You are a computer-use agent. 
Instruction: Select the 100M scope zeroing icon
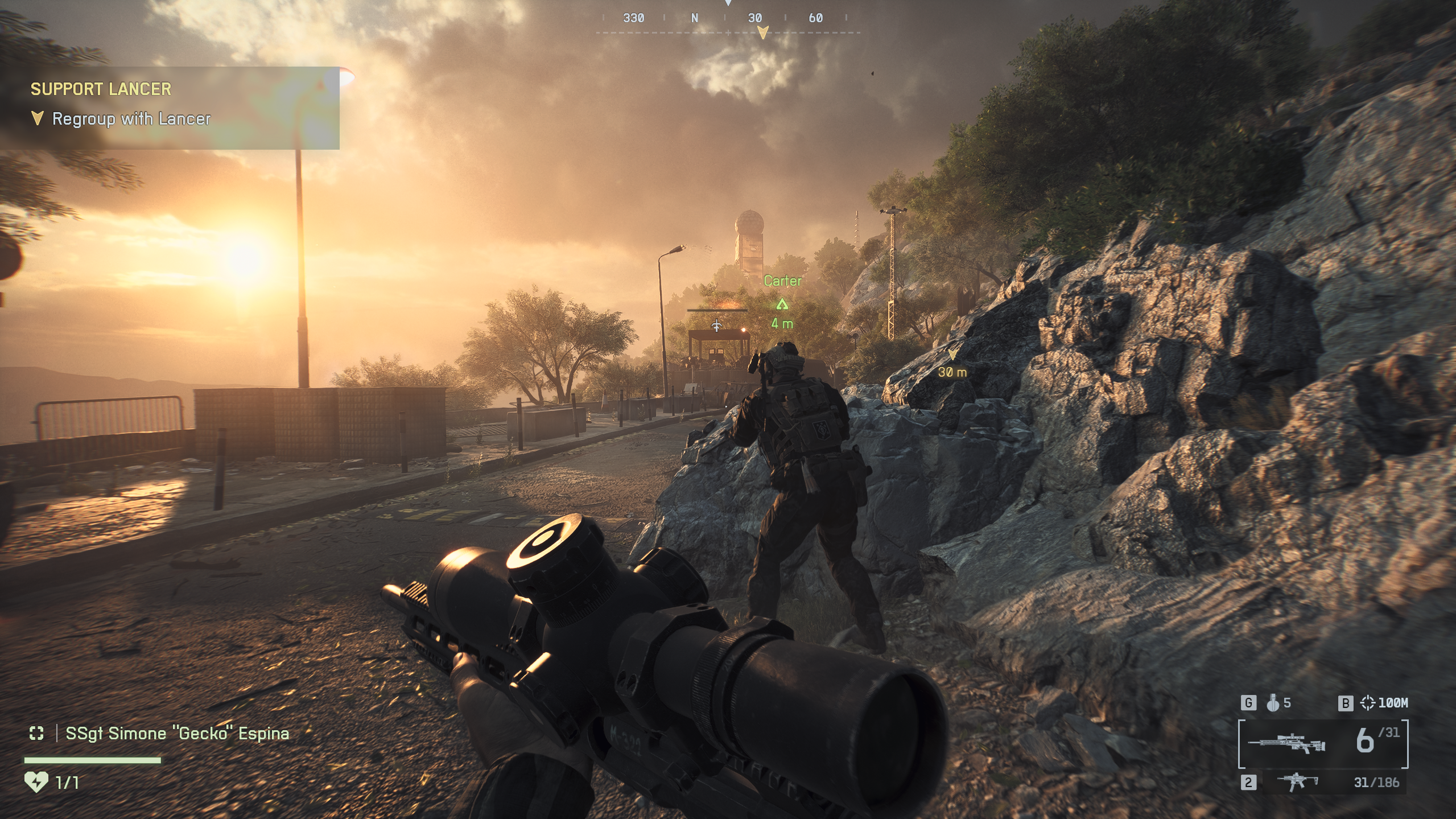tap(1367, 703)
